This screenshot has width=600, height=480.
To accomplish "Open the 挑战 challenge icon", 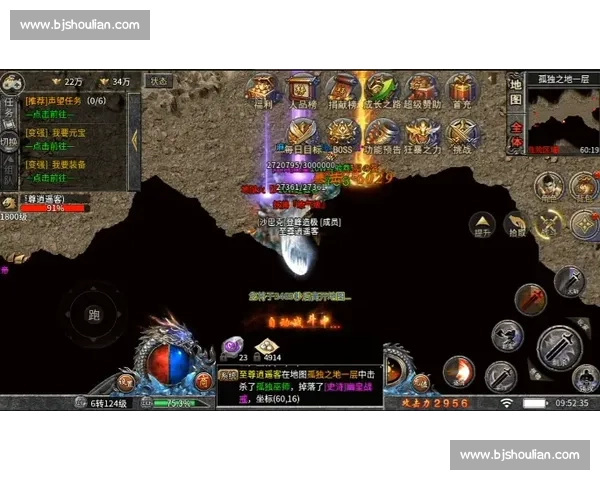I will 460,132.
